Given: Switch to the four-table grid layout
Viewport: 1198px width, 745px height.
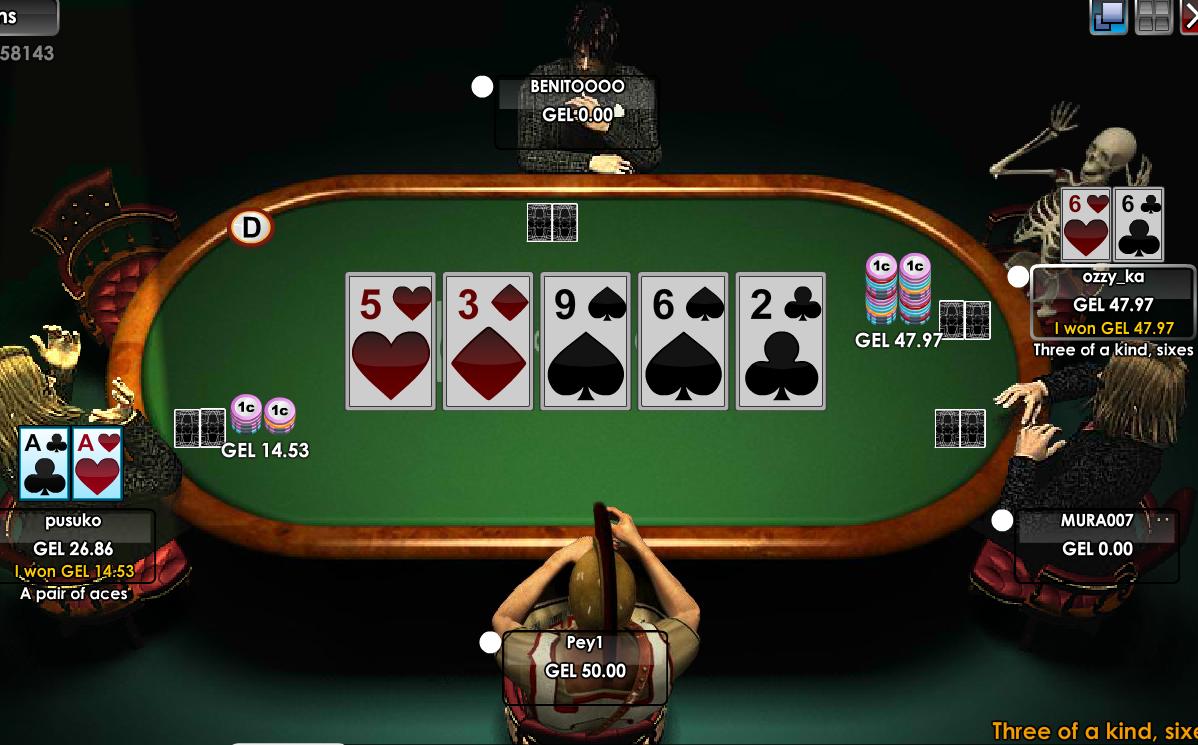Looking at the screenshot, I should [1154, 17].
